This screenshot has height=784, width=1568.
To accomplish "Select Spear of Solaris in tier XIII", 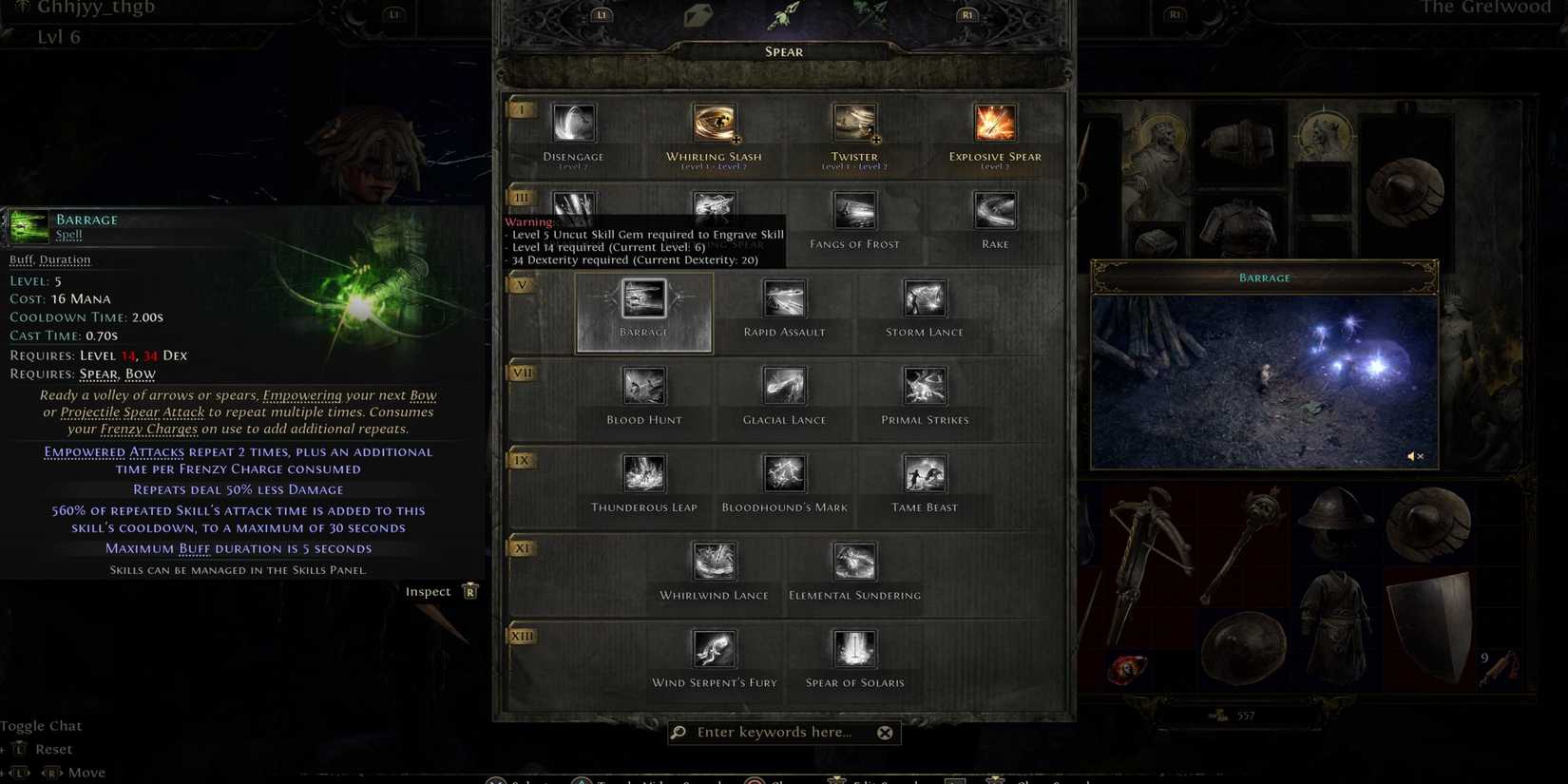I will click(x=853, y=648).
